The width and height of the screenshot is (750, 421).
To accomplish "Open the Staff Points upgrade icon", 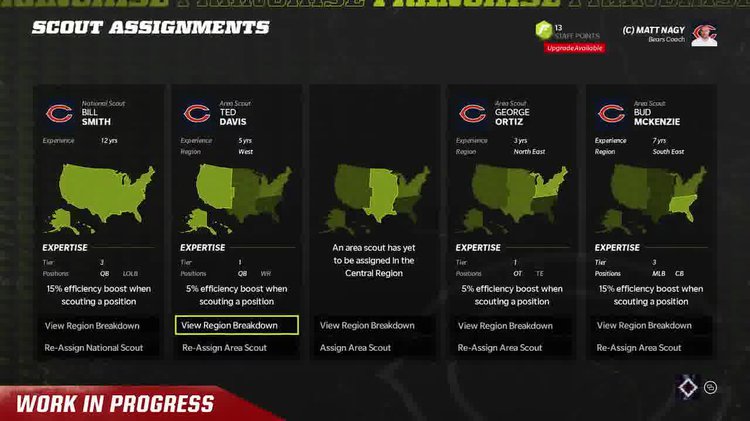I will tap(543, 33).
